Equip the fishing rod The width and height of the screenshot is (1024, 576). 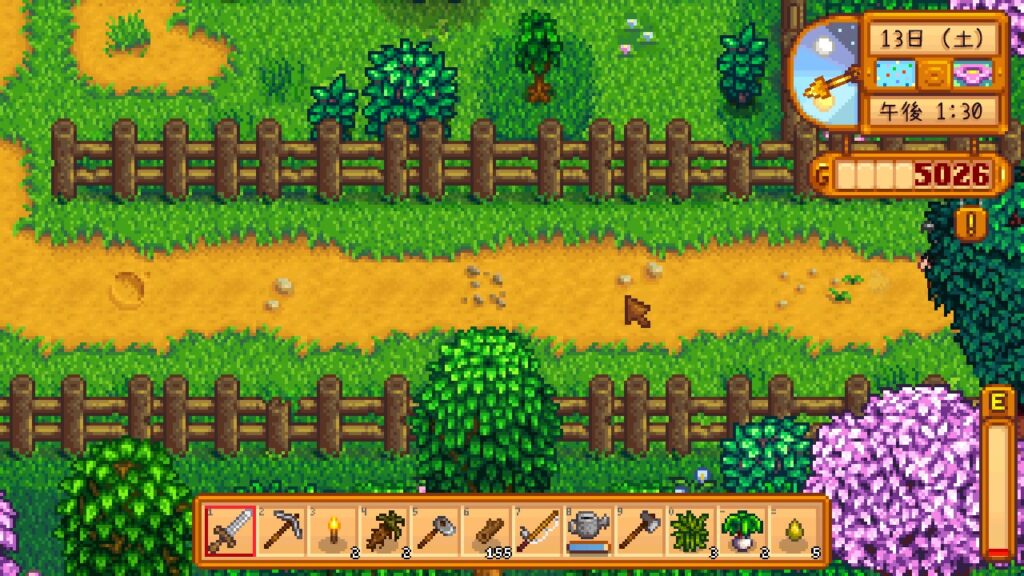537,530
